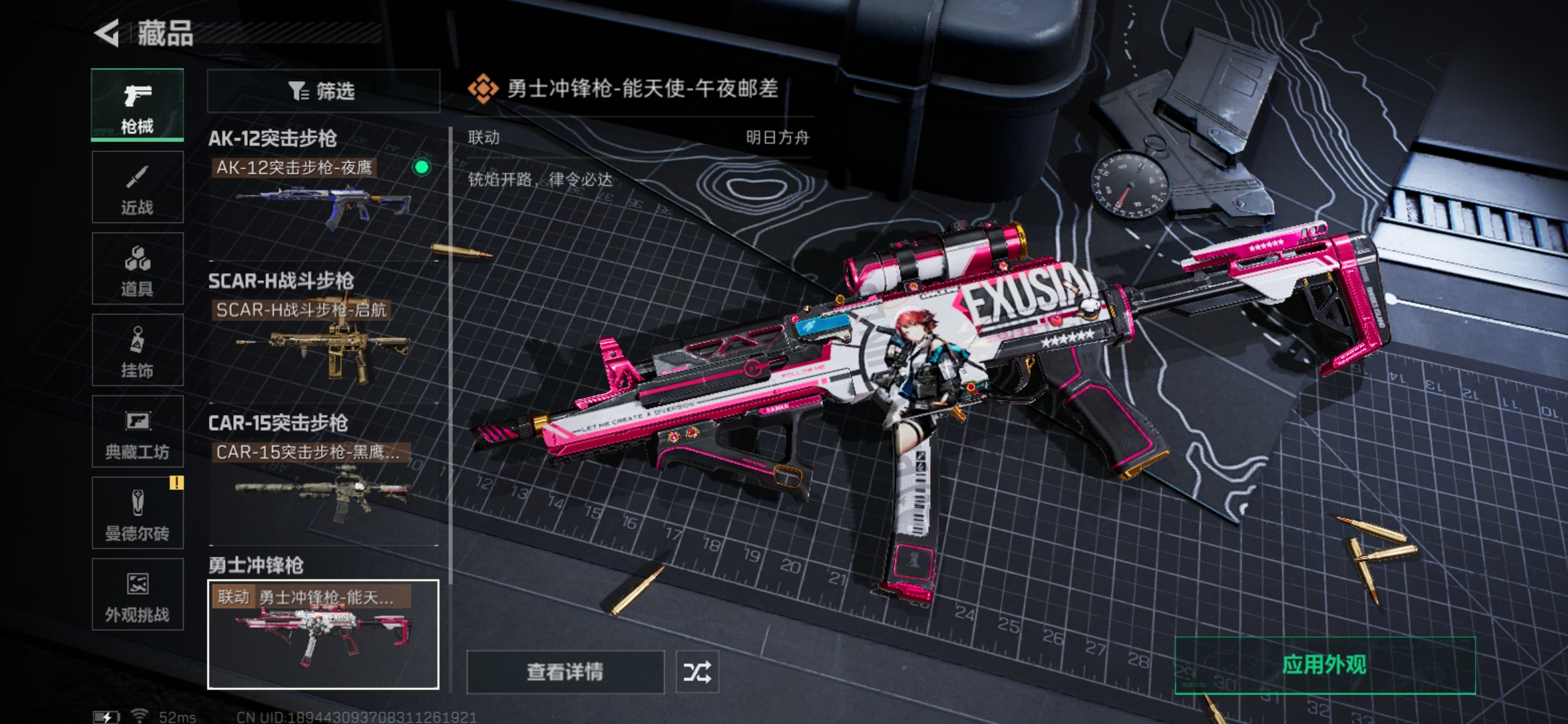Screen dimensions: 1568x724
Task: Select the 勇士冲锋枪 Exusiai collab skin thumbnail
Action: (x=323, y=634)
